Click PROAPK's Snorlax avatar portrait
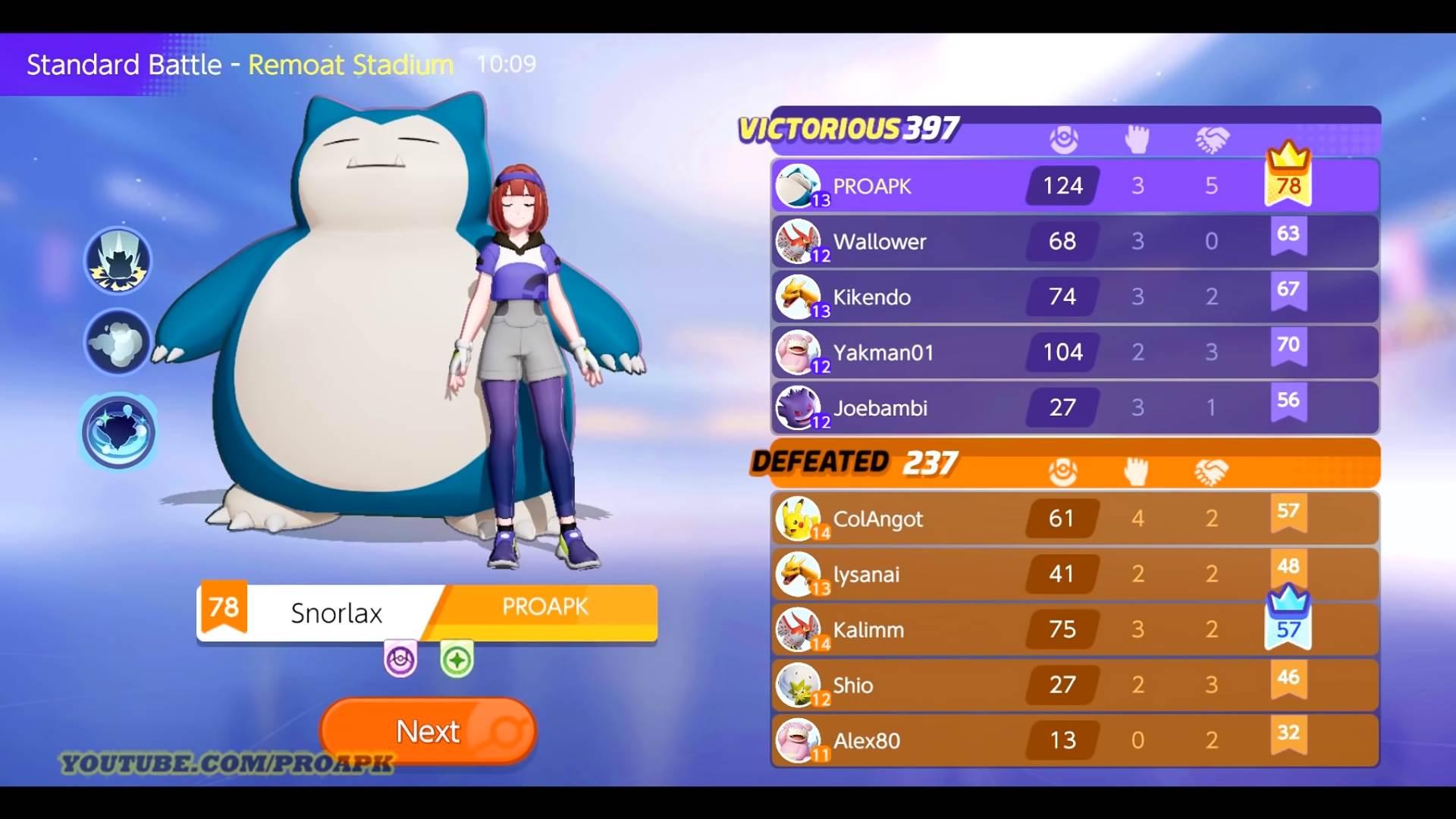This screenshot has height=819, width=1456. (x=800, y=186)
